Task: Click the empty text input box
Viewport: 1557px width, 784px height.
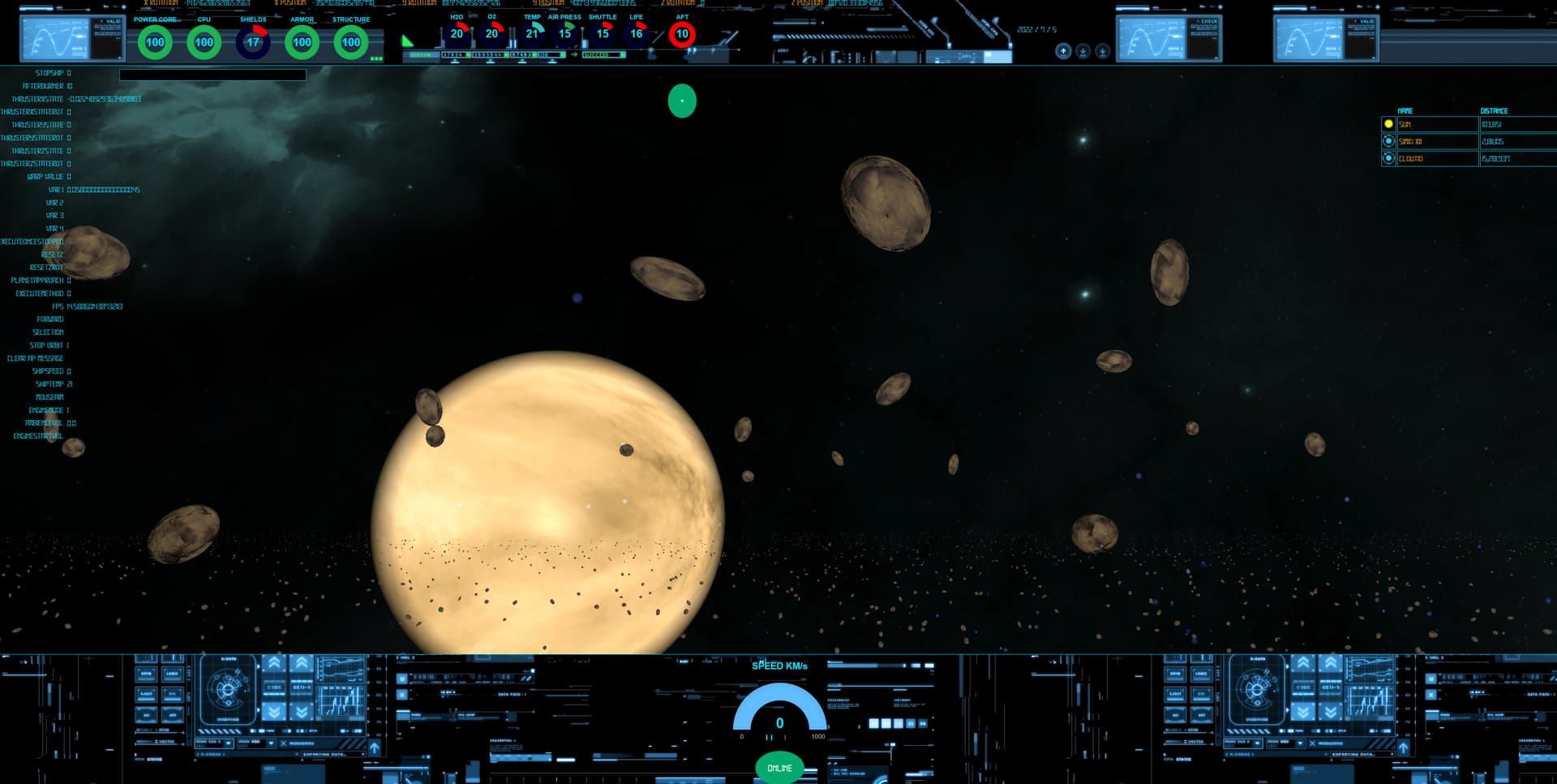Action: [x=212, y=75]
